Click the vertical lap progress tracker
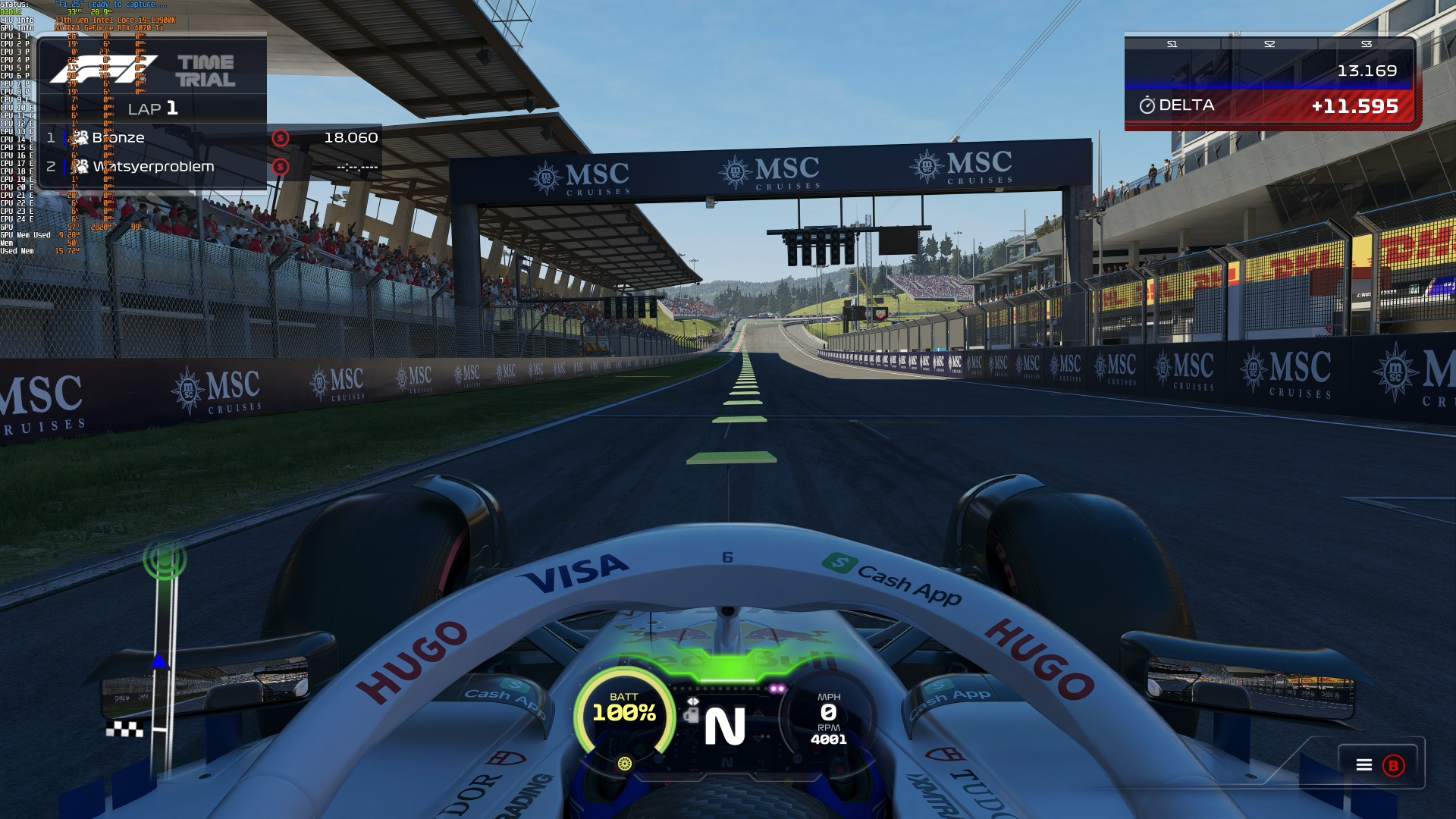 coord(164,652)
